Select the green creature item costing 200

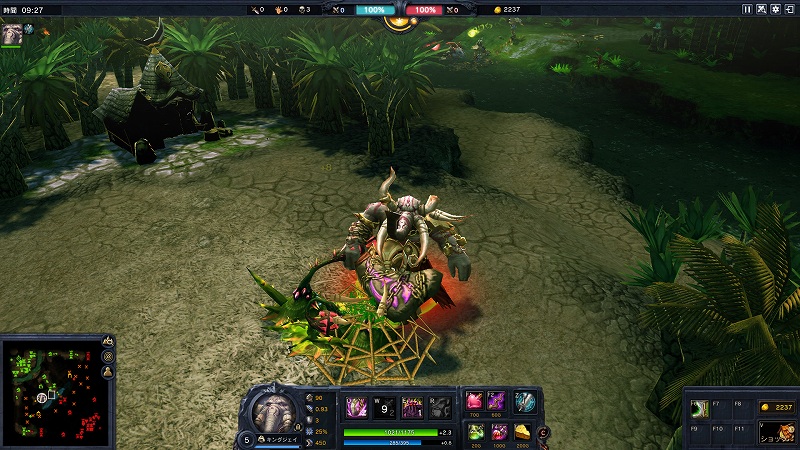tap(475, 430)
